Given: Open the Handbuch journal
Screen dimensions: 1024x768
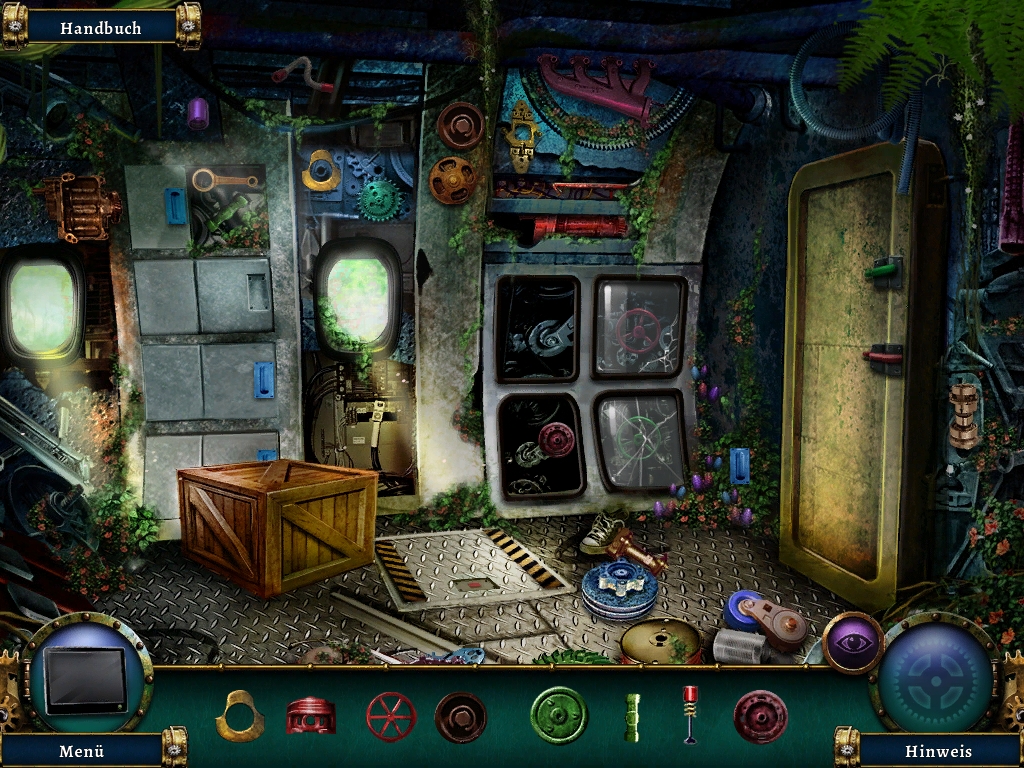Looking at the screenshot, I should click(100, 28).
